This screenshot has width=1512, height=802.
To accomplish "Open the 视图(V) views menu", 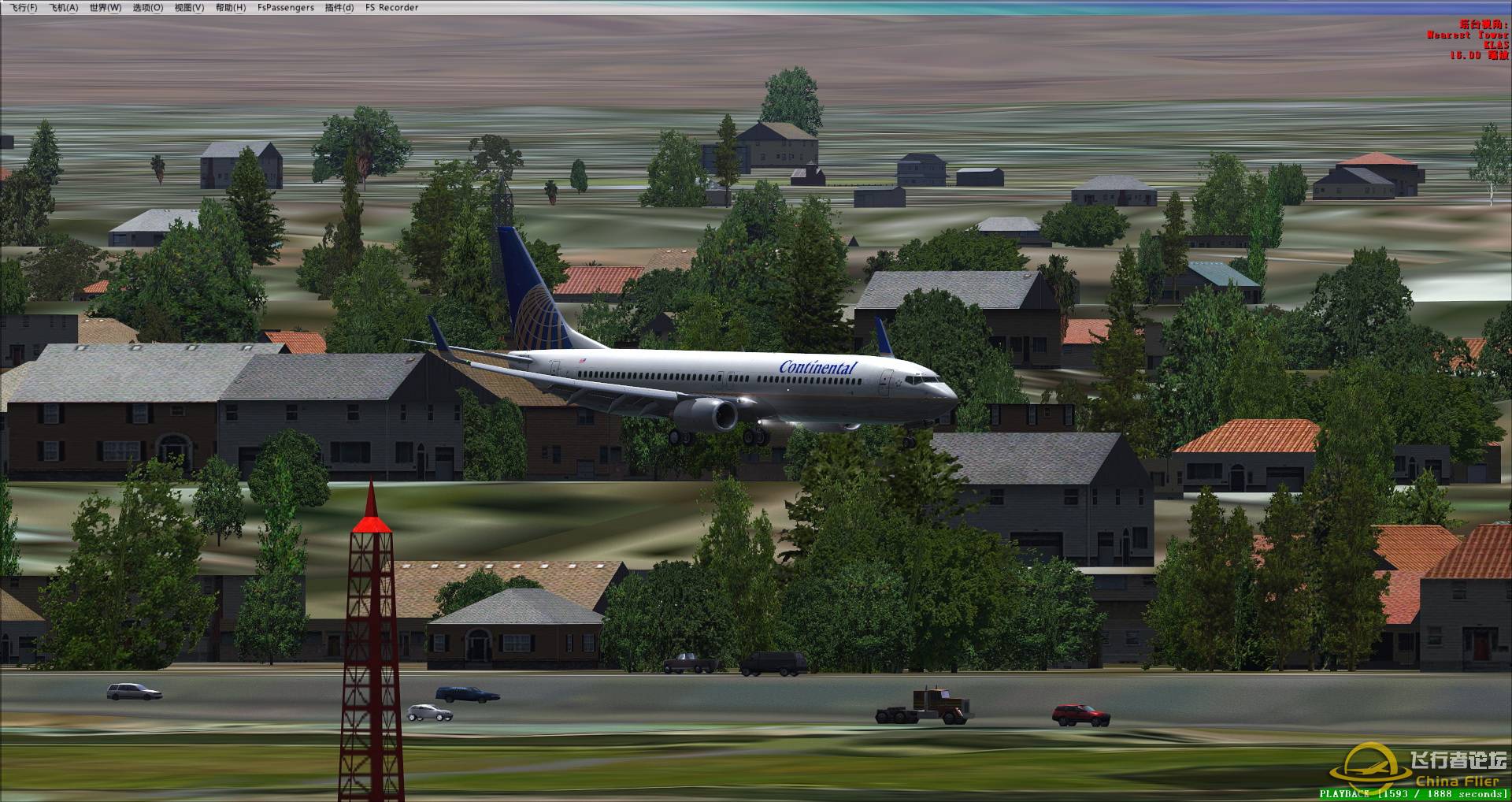I will tap(189, 8).
